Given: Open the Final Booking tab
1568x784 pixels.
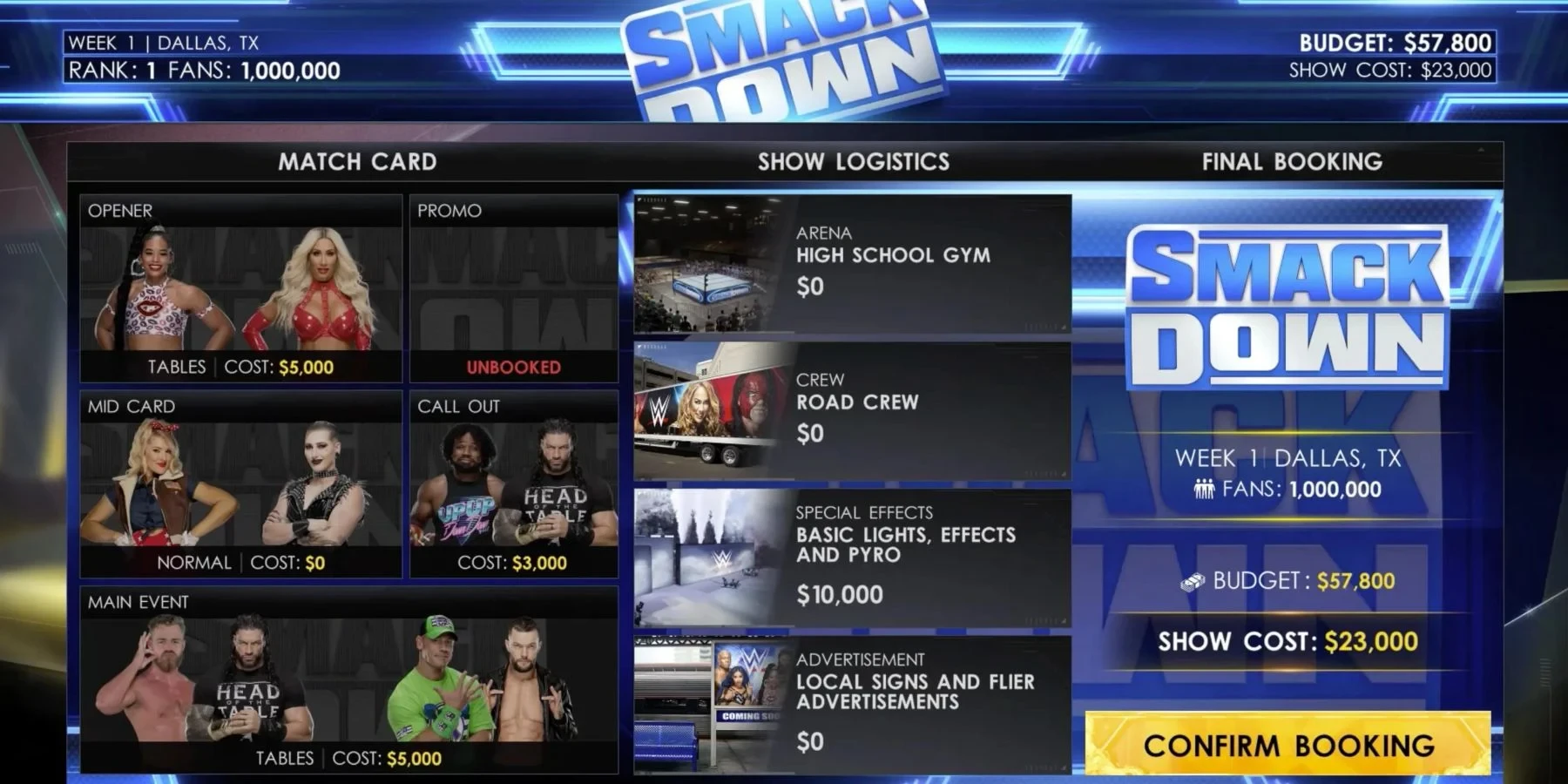Looking at the screenshot, I should click(1293, 161).
